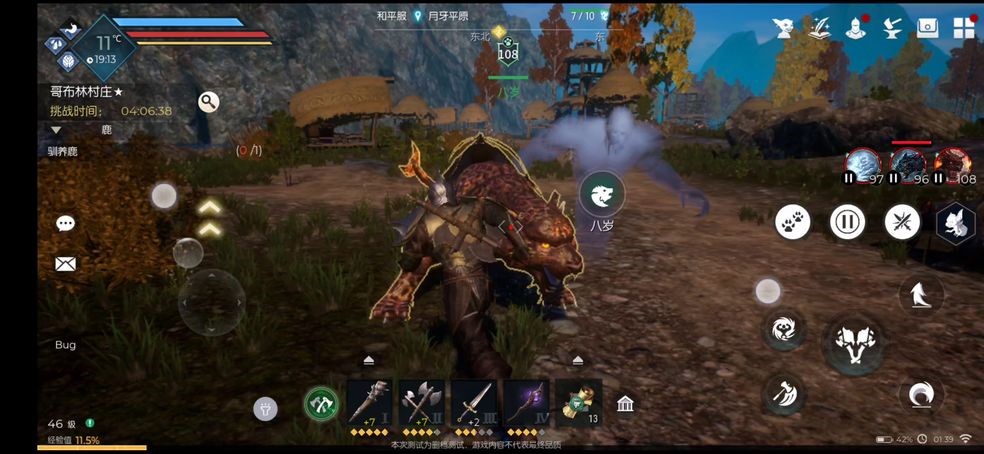The width and height of the screenshot is (984, 454).
Task: Select the 八岁 wolf pet icon
Action: point(602,194)
